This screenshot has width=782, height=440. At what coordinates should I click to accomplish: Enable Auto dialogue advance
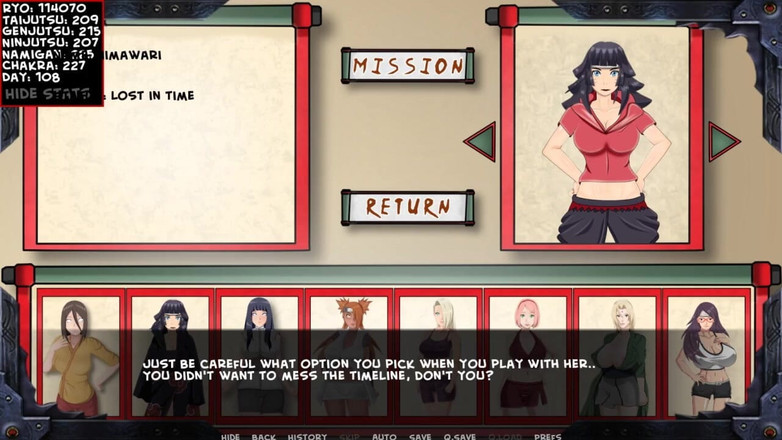click(x=384, y=436)
